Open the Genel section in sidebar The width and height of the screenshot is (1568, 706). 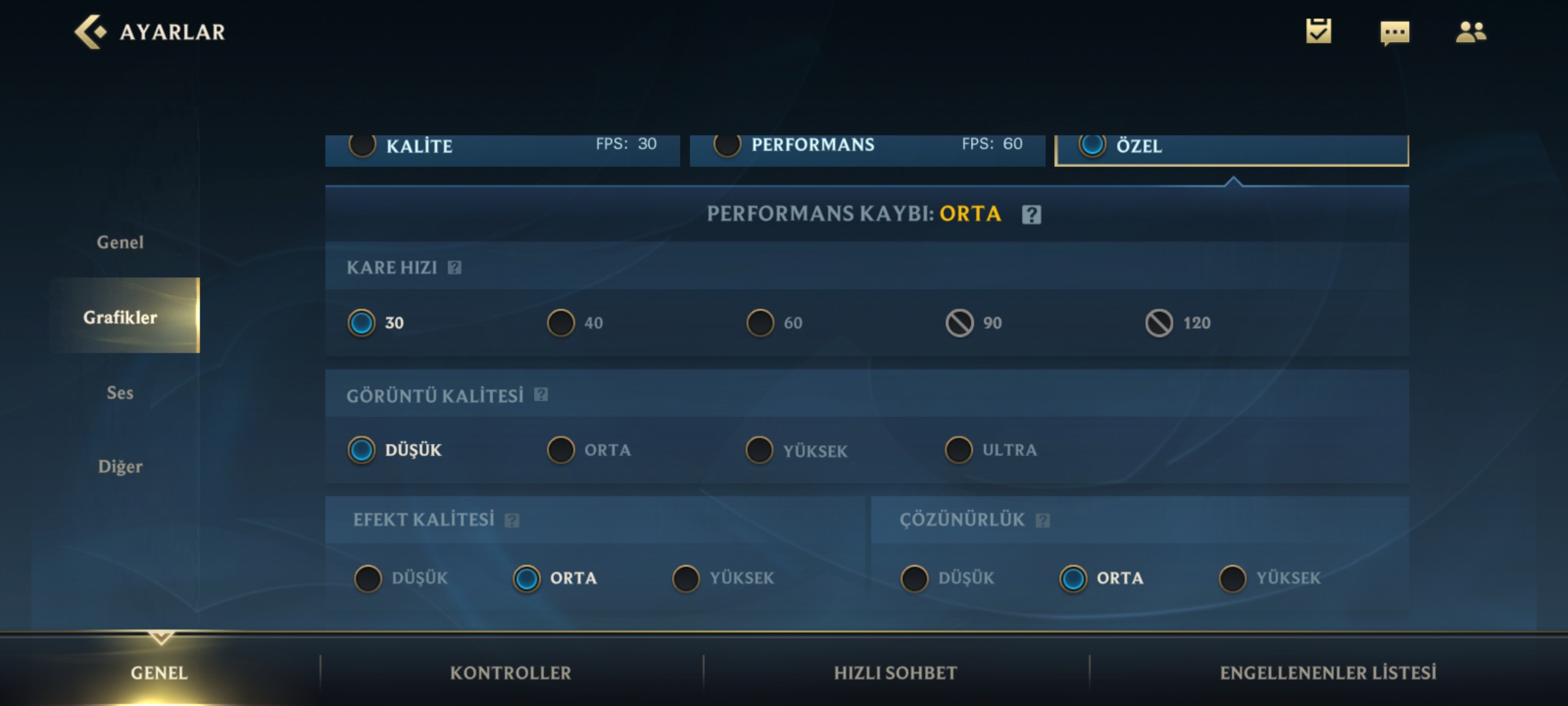point(120,243)
